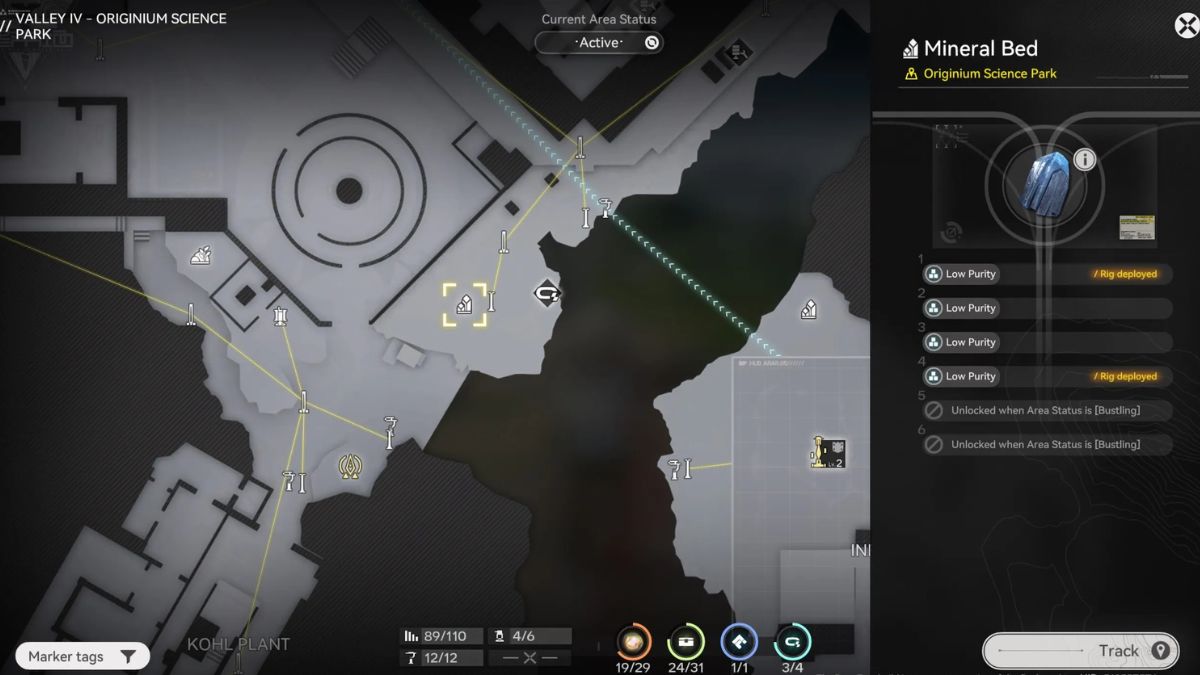Track the selected Mineral Bed
The width and height of the screenshot is (1200, 675).
tap(1078, 651)
